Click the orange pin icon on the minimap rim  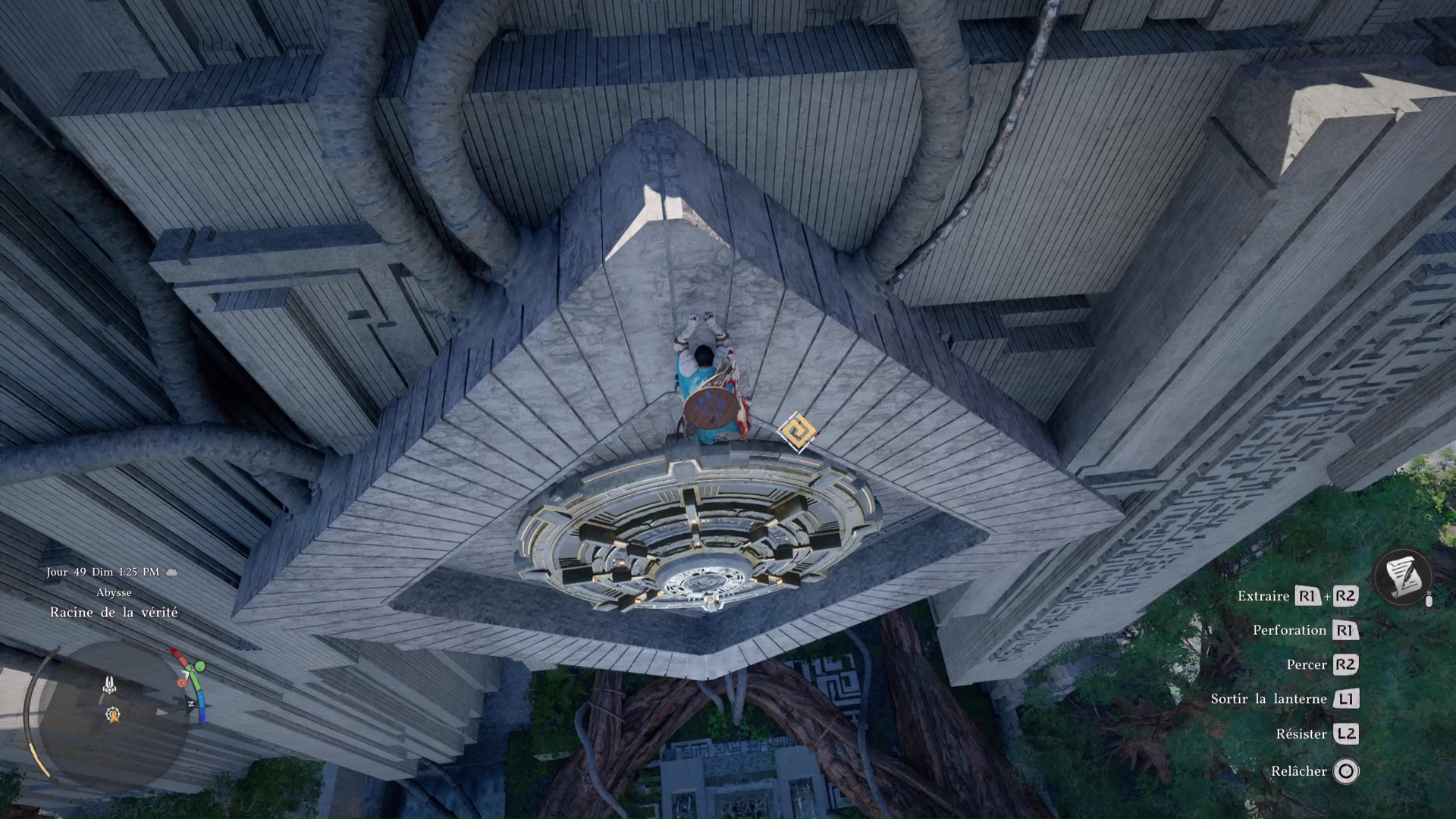click(181, 682)
